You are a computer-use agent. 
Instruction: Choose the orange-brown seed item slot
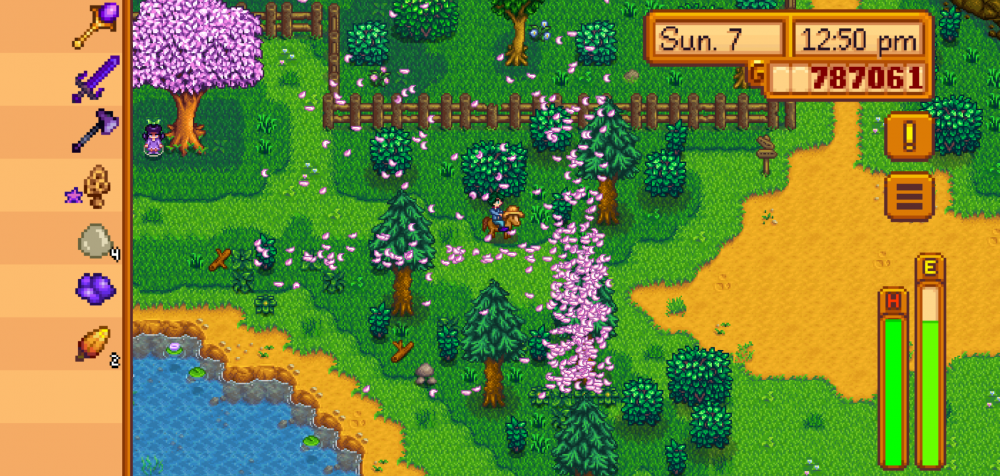(x=96, y=343)
